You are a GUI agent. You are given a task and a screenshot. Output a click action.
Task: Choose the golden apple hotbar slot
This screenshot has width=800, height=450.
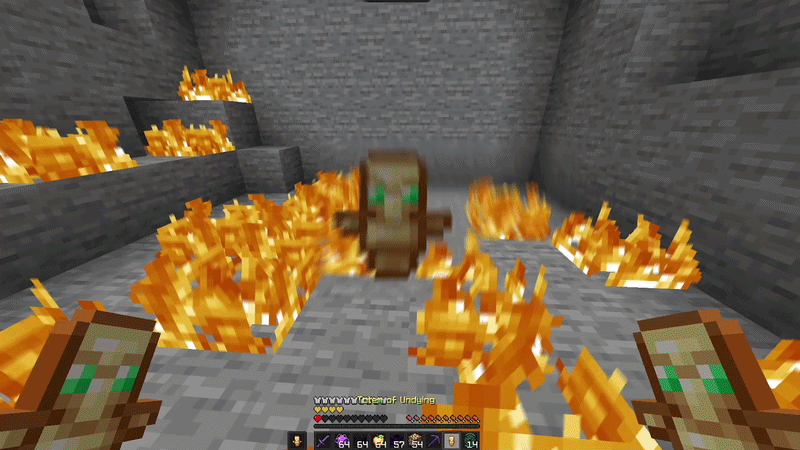point(382,439)
